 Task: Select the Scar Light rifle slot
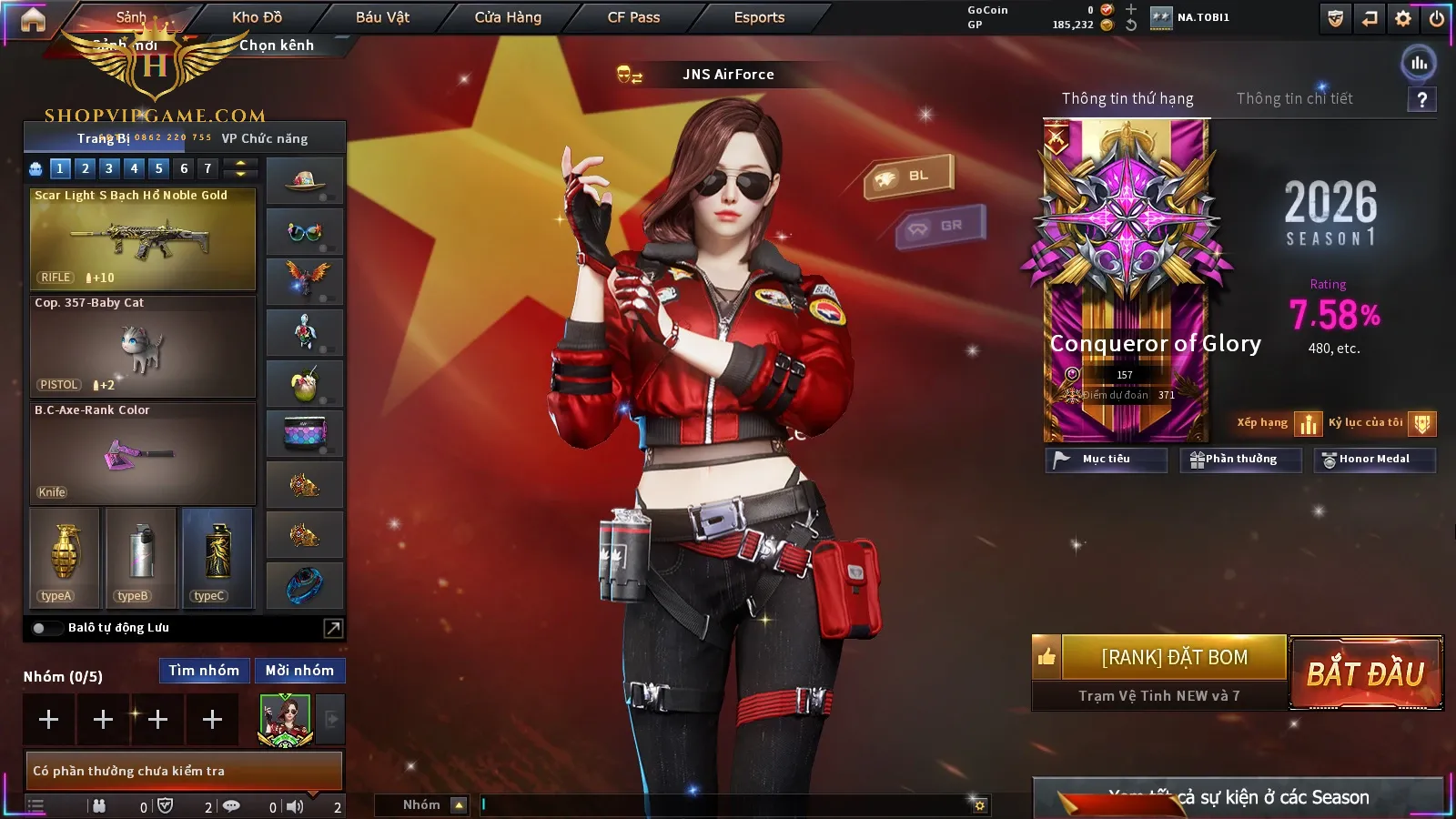click(143, 239)
